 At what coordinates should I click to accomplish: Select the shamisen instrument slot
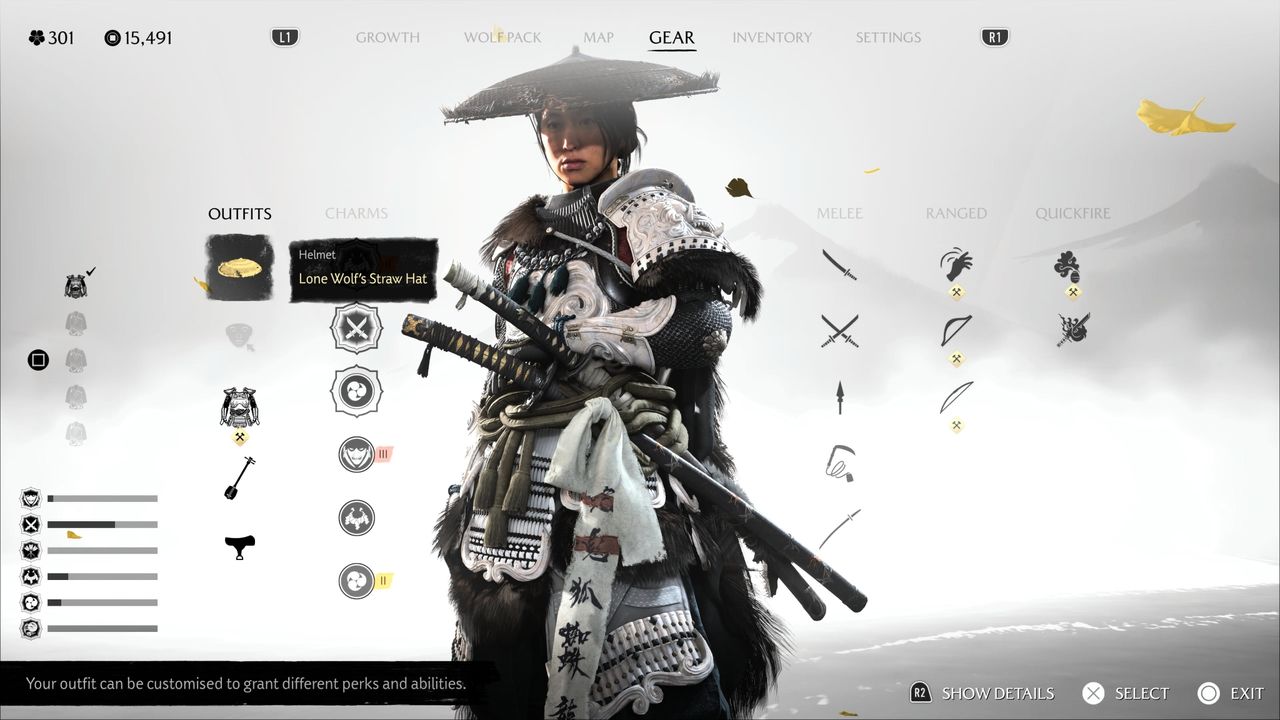pyautogui.click(x=239, y=478)
